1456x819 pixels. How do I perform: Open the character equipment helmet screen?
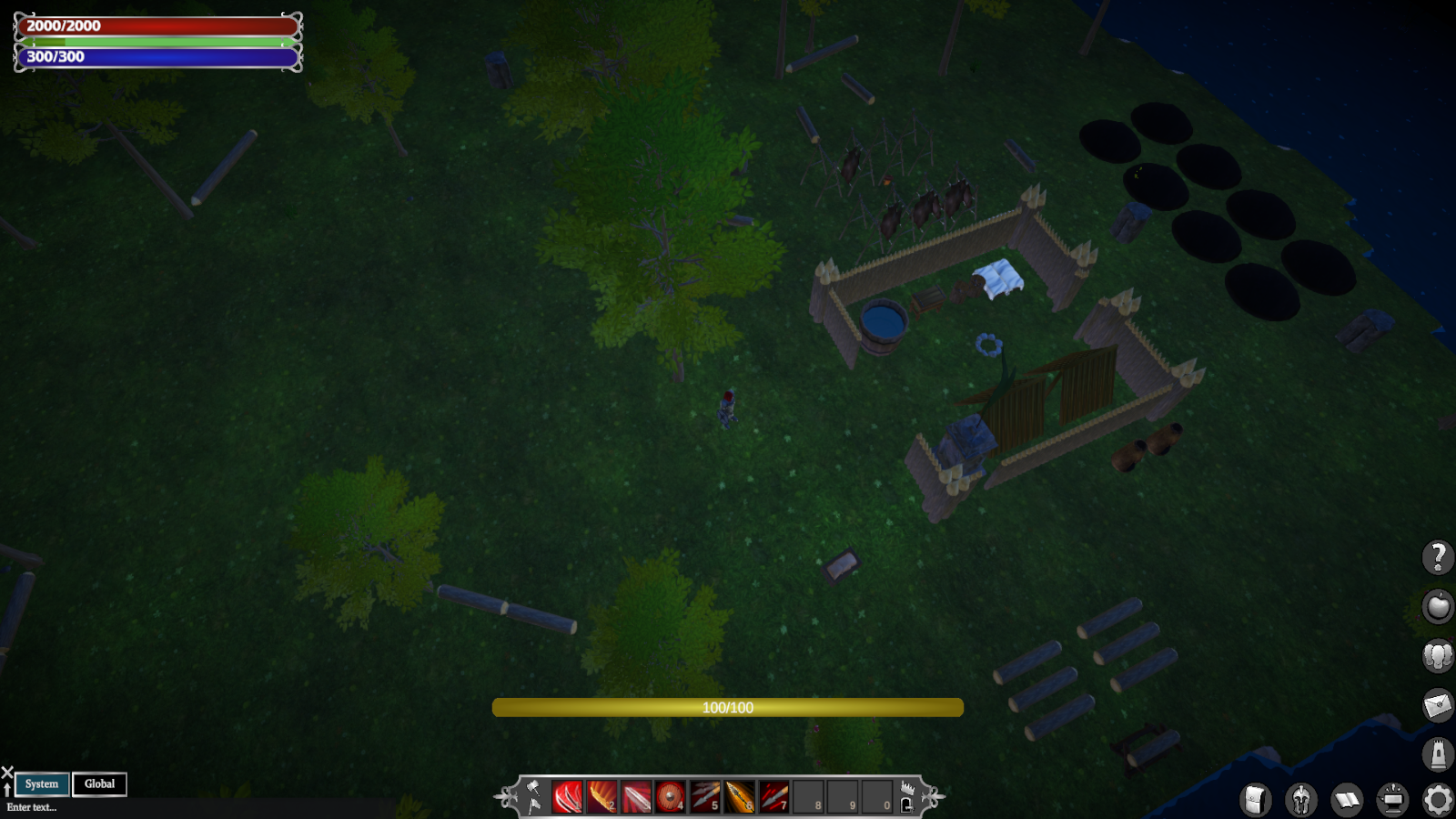coord(1300,801)
